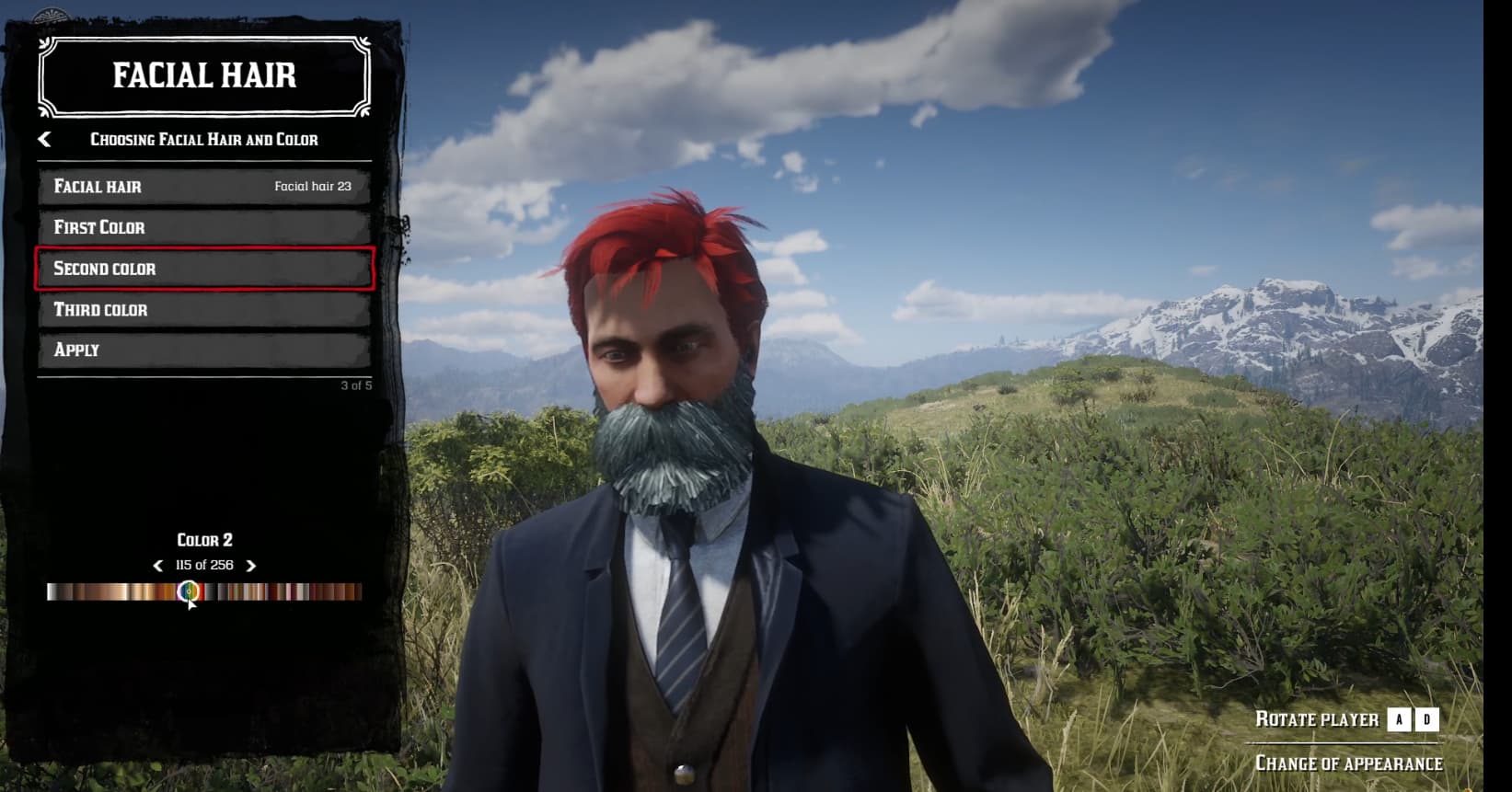Viewport: 1512px width, 792px height.
Task: Open the First Color picker
Action: pyautogui.click(x=202, y=227)
